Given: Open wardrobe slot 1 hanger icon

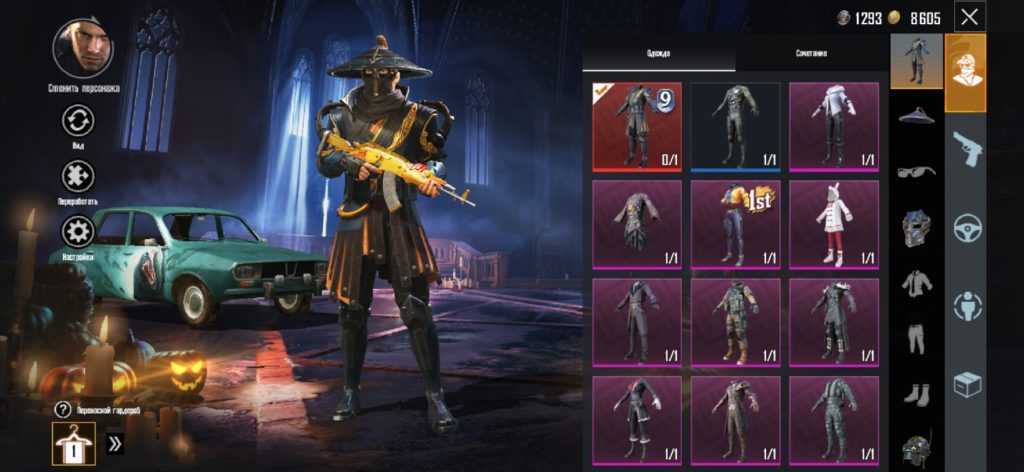Looking at the screenshot, I should coord(73,443).
